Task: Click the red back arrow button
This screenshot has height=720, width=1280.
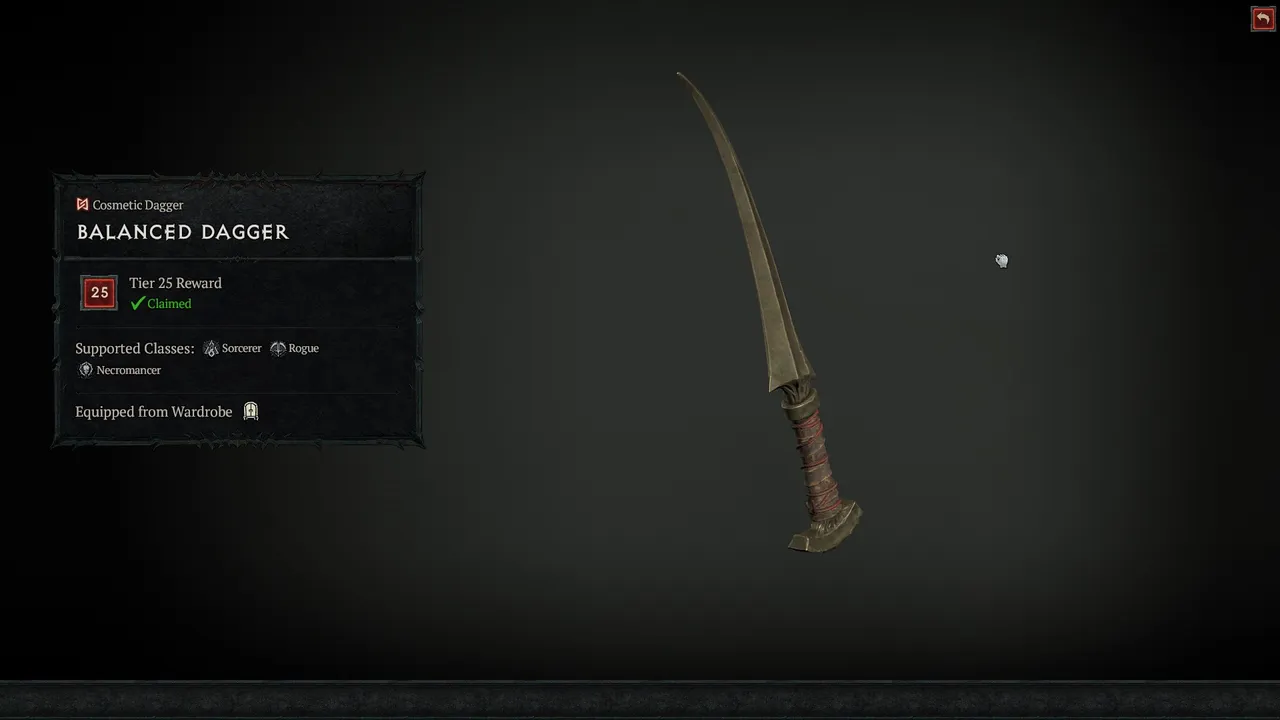Action: (x=1262, y=19)
